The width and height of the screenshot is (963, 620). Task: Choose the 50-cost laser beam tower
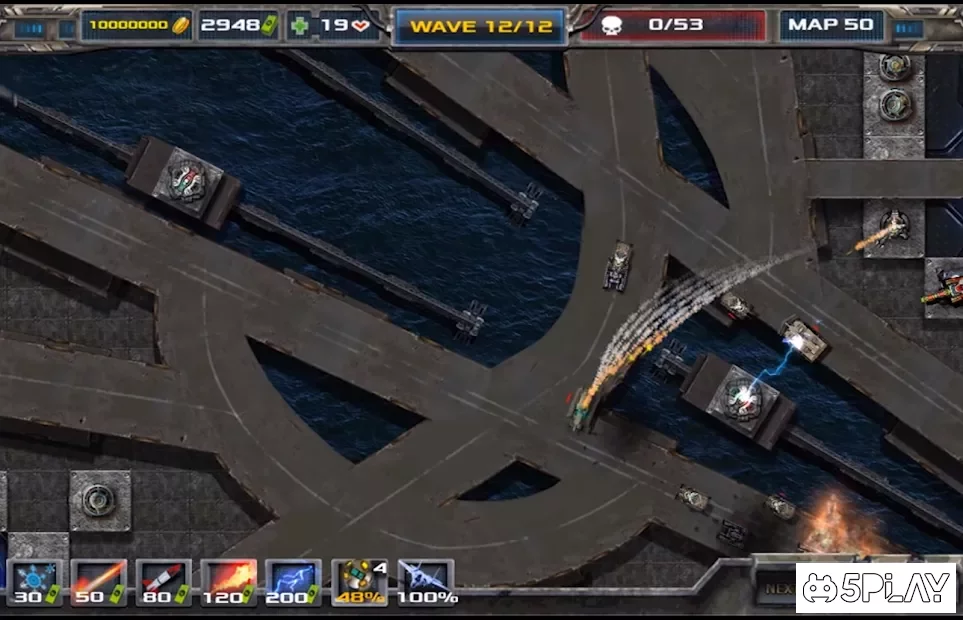pyautogui.click(x=99, y=582)
